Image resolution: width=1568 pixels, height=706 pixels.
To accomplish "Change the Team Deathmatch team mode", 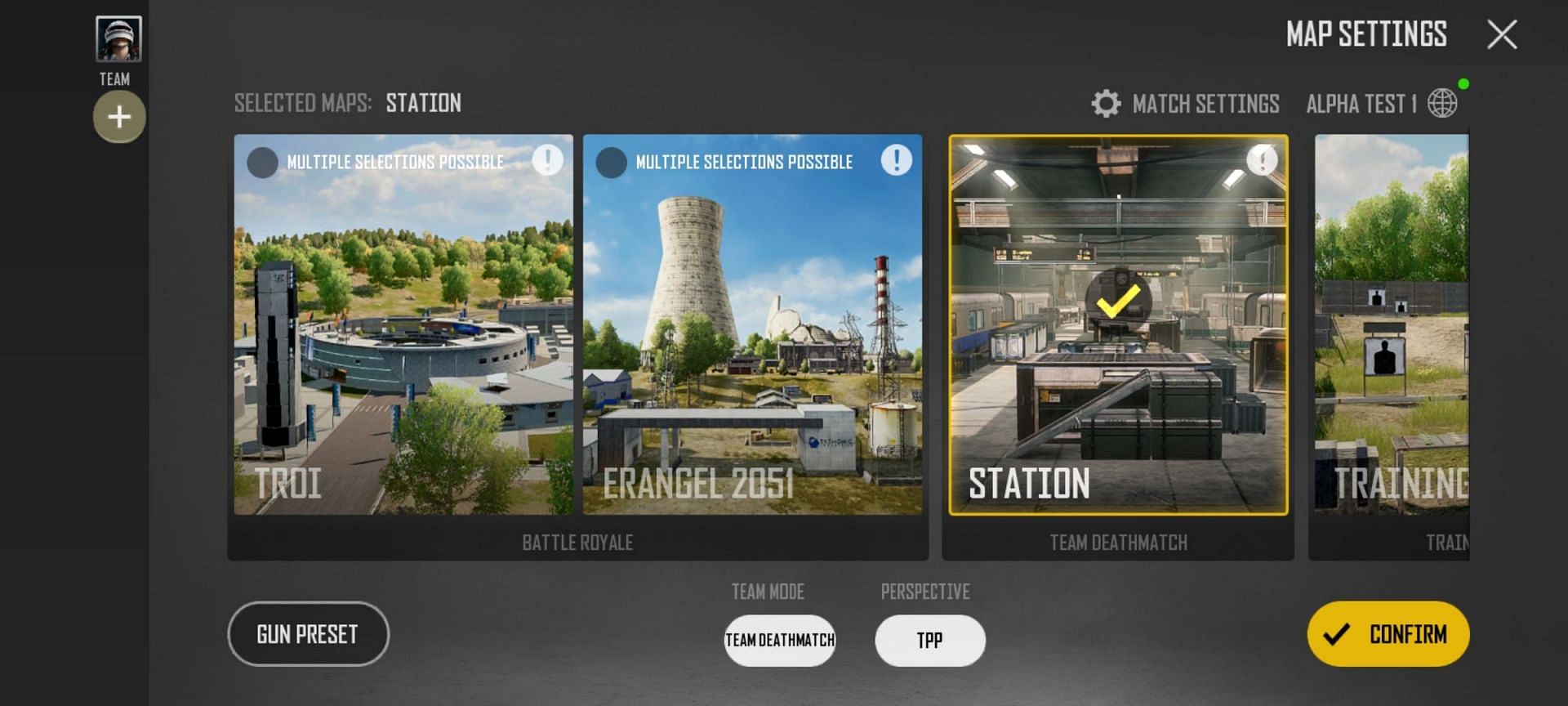I will [780, 640].
